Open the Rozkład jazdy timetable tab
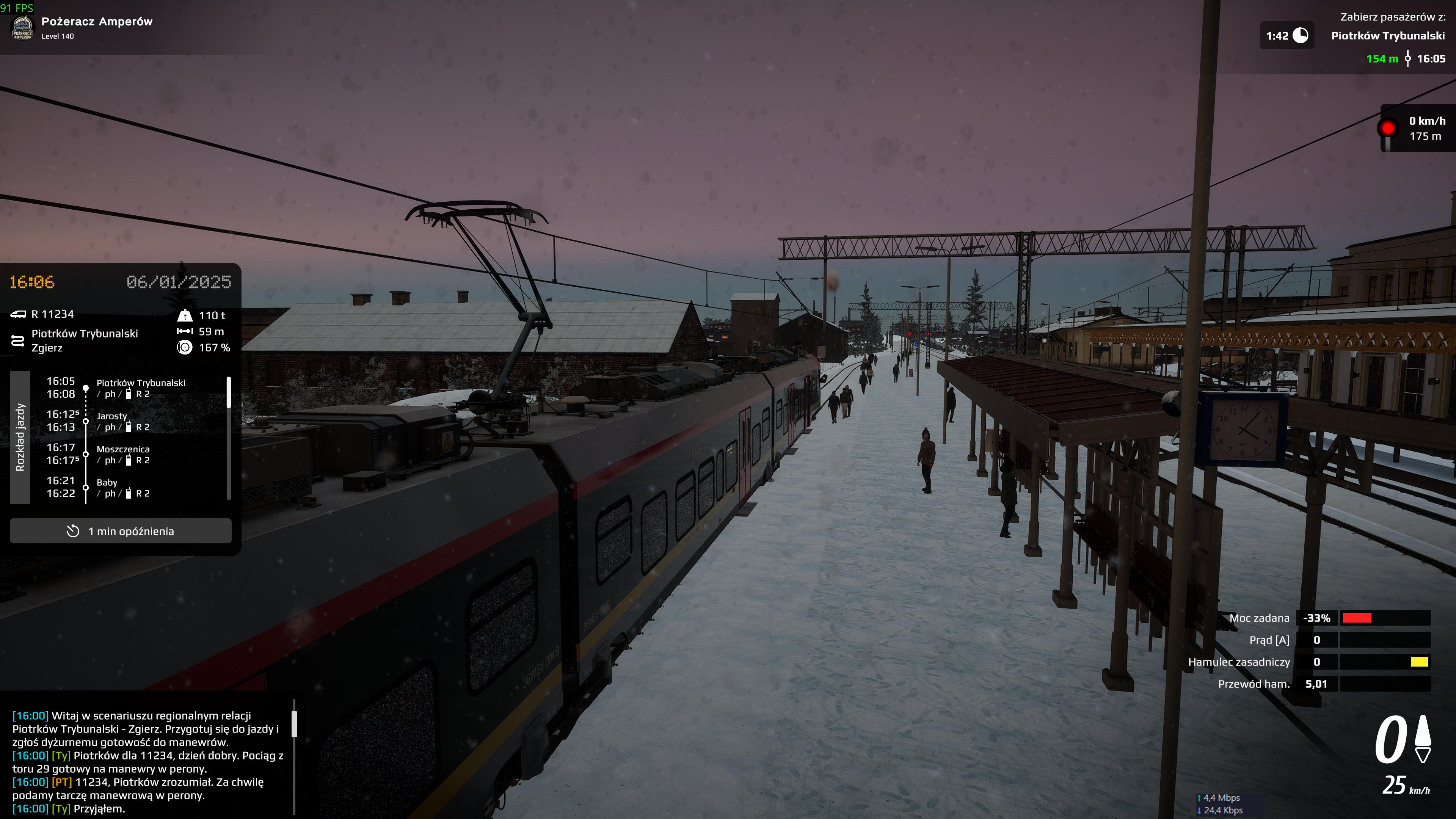1456x819 pixels. coord(20,437)
